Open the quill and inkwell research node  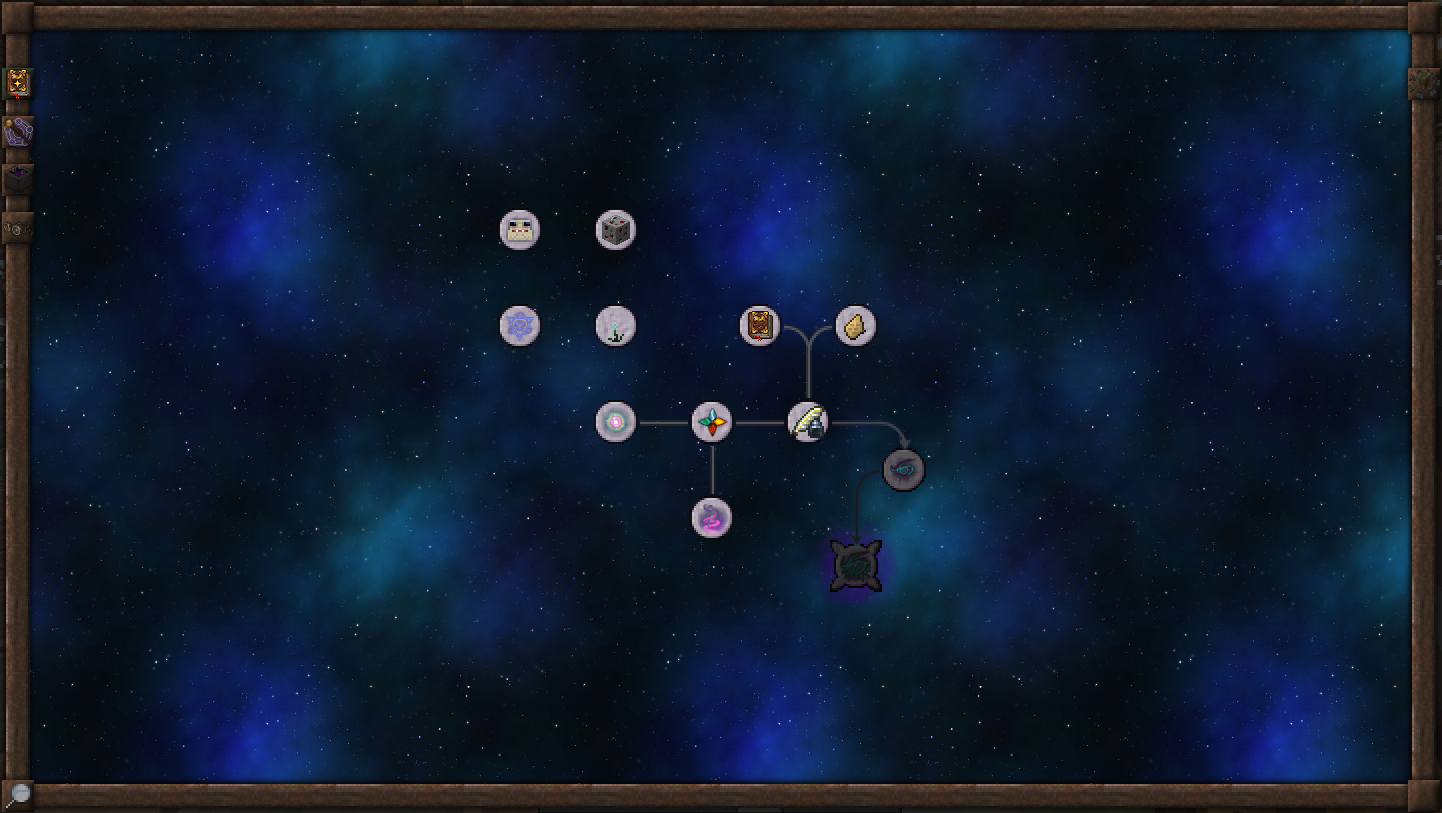tap(808, 422)
